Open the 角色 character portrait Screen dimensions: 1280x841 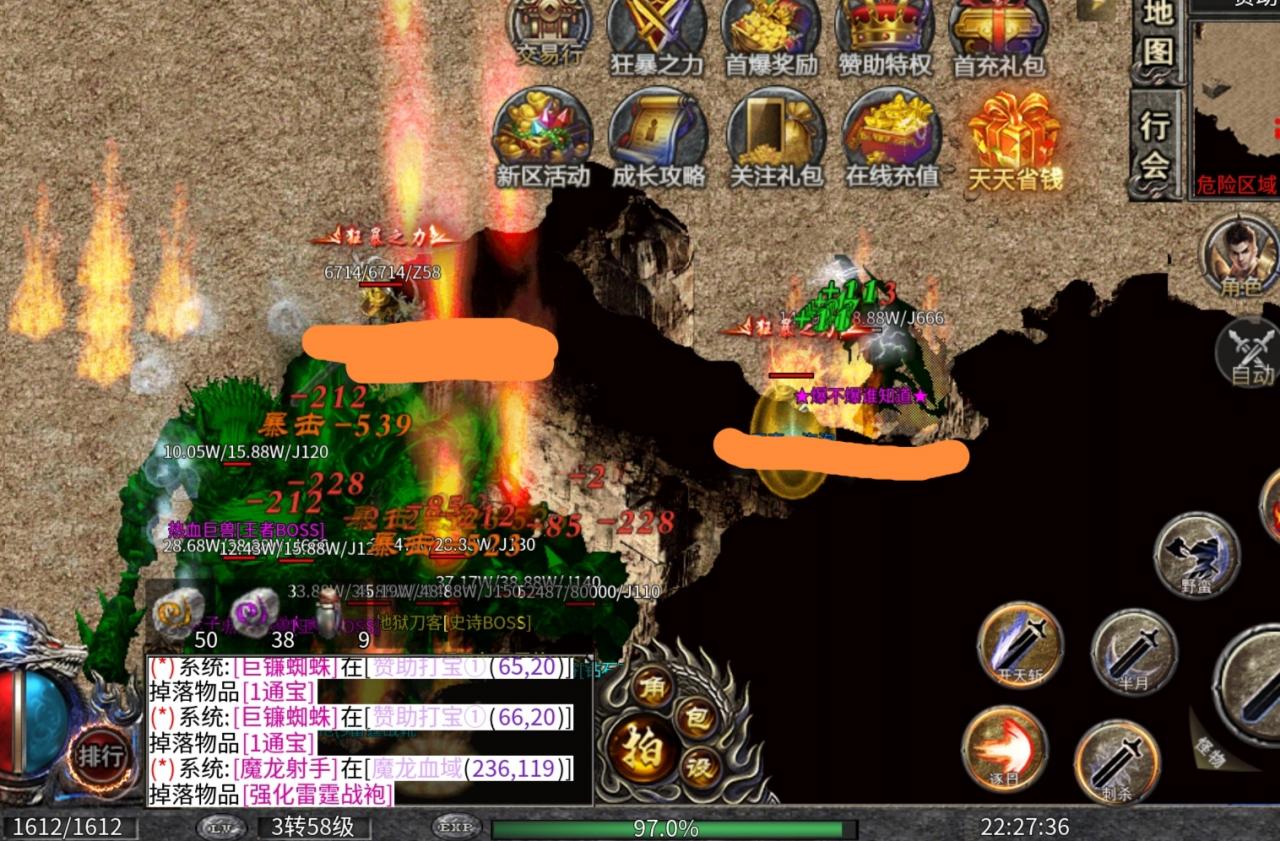pos(1241,257)
